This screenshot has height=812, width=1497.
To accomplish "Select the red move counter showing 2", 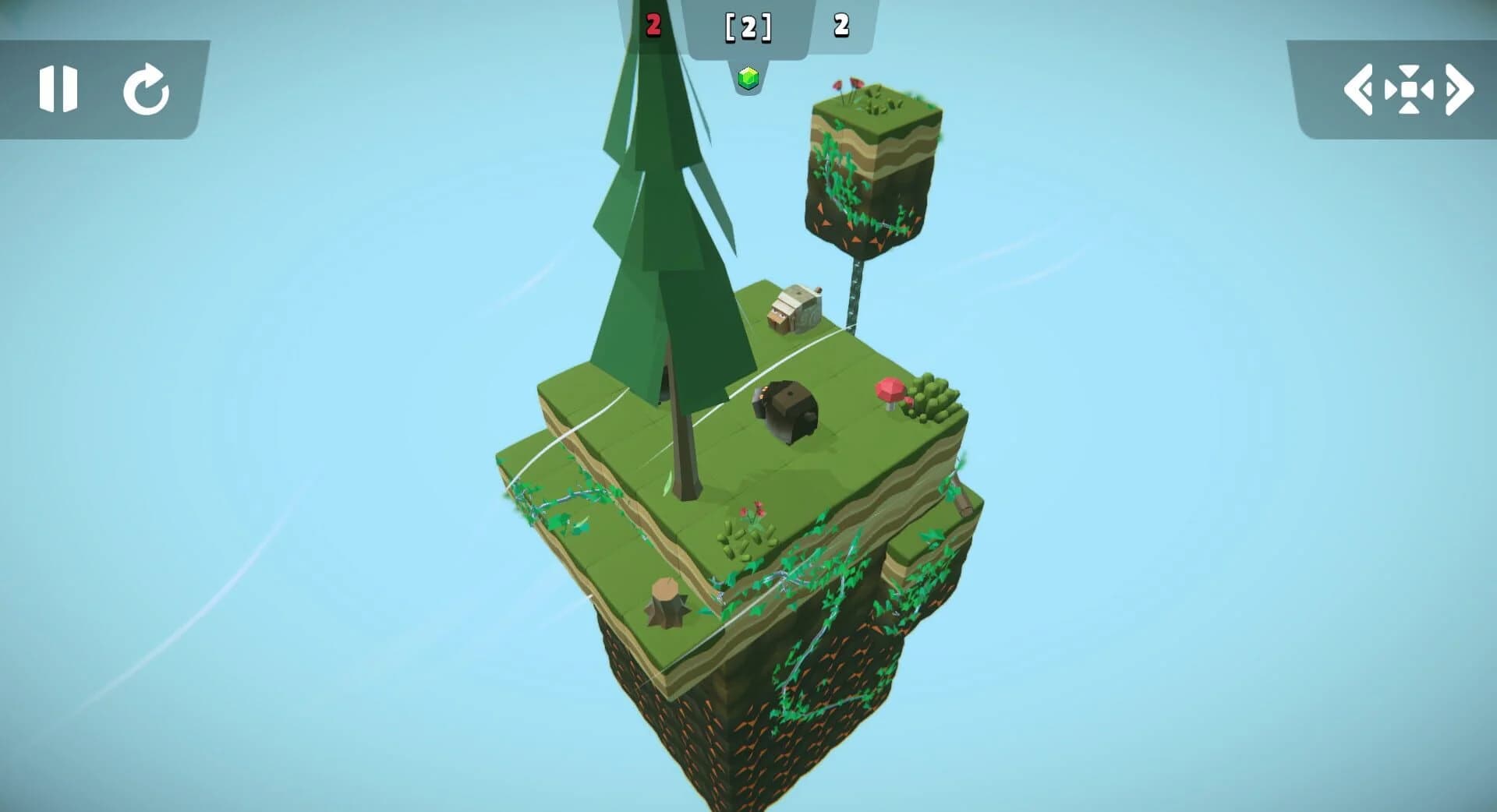I will (653, 23).
